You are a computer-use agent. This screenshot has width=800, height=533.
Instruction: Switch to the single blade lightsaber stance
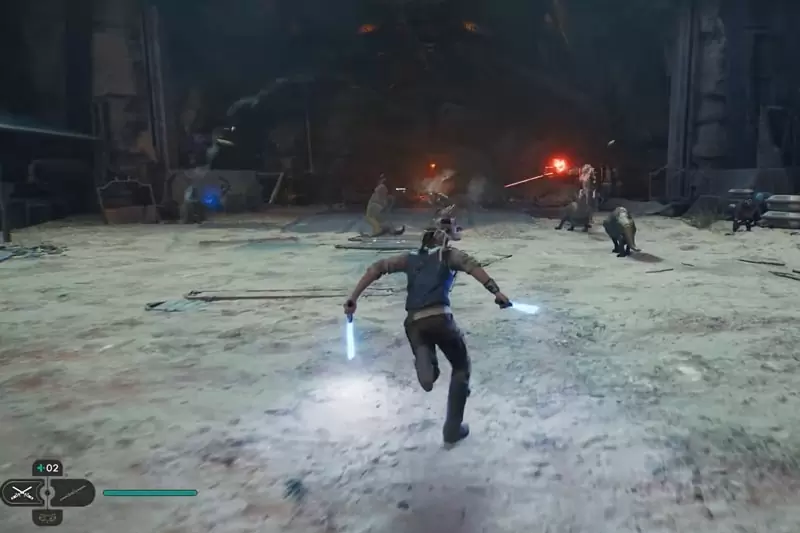pos(72,492)
